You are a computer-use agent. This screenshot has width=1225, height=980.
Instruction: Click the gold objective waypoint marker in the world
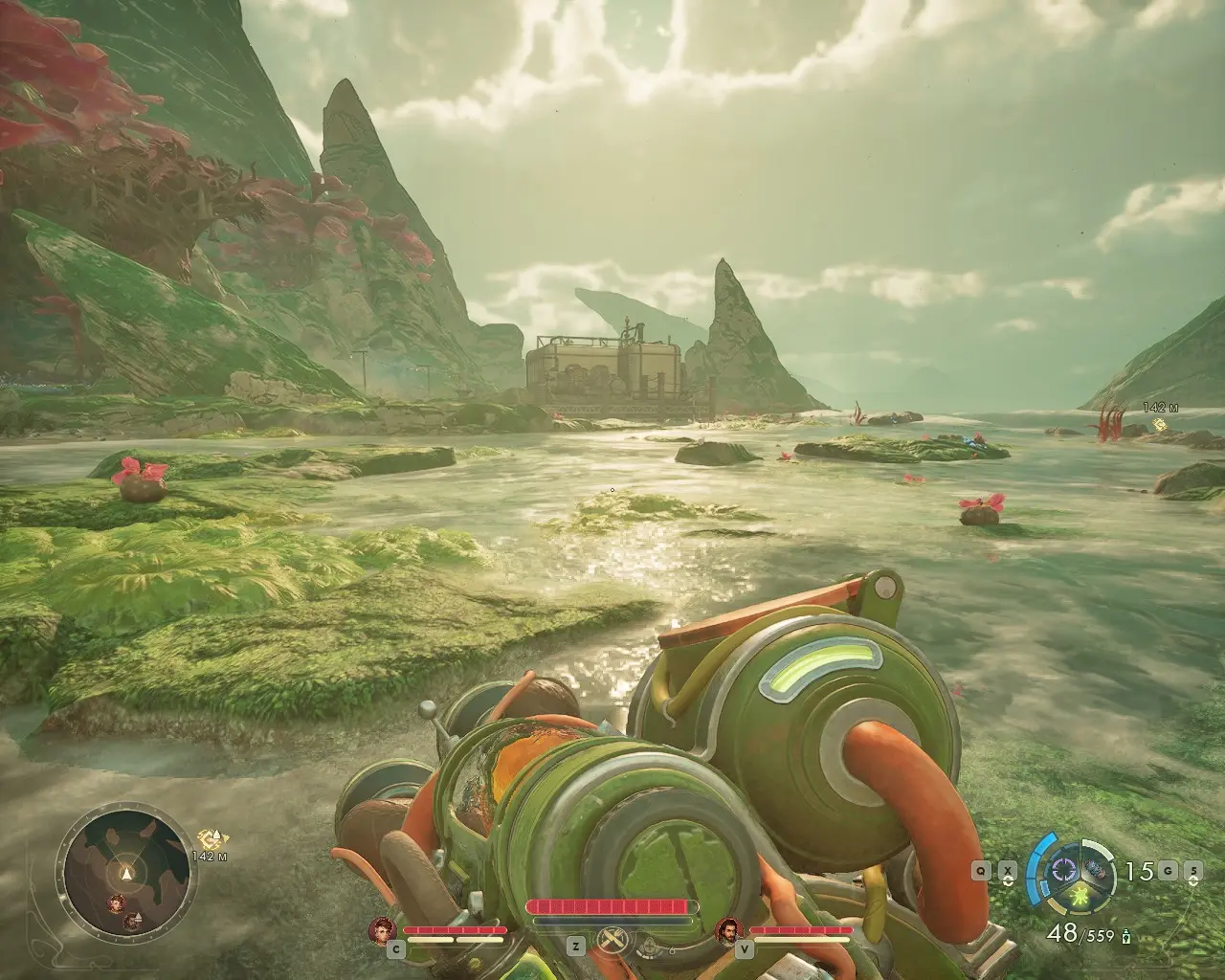[x=1160, y=424]
